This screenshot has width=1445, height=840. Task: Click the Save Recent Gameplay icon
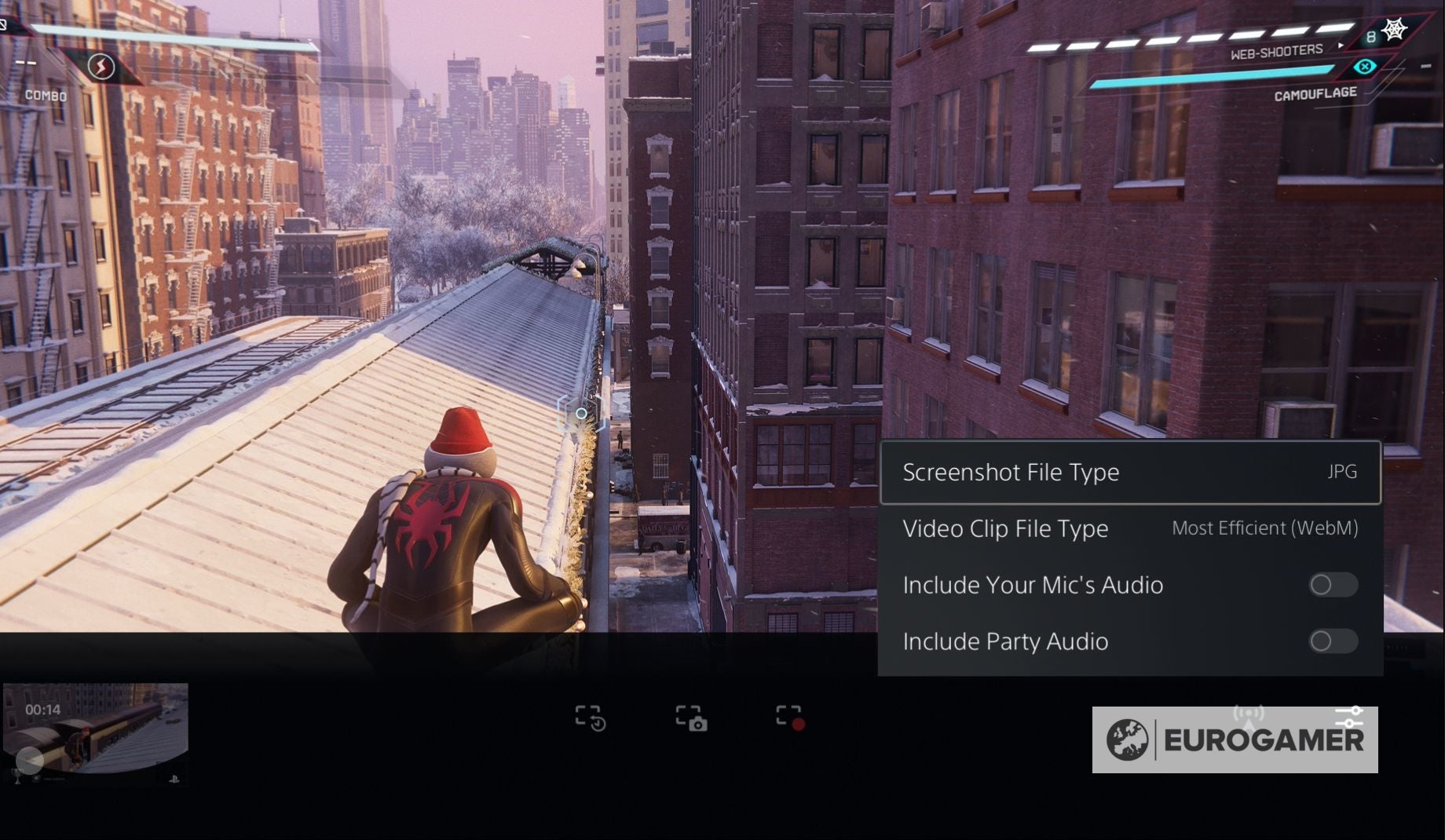591,718
